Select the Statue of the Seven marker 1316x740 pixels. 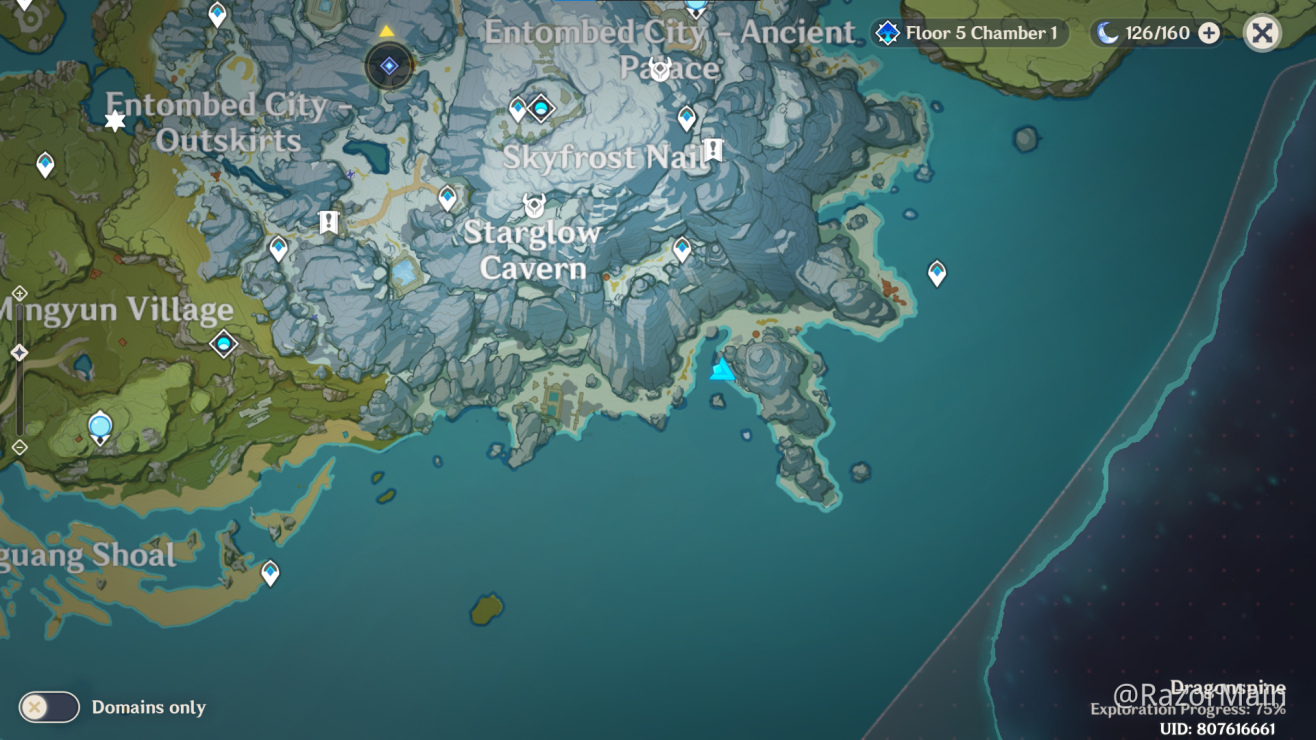pos(100,429)
